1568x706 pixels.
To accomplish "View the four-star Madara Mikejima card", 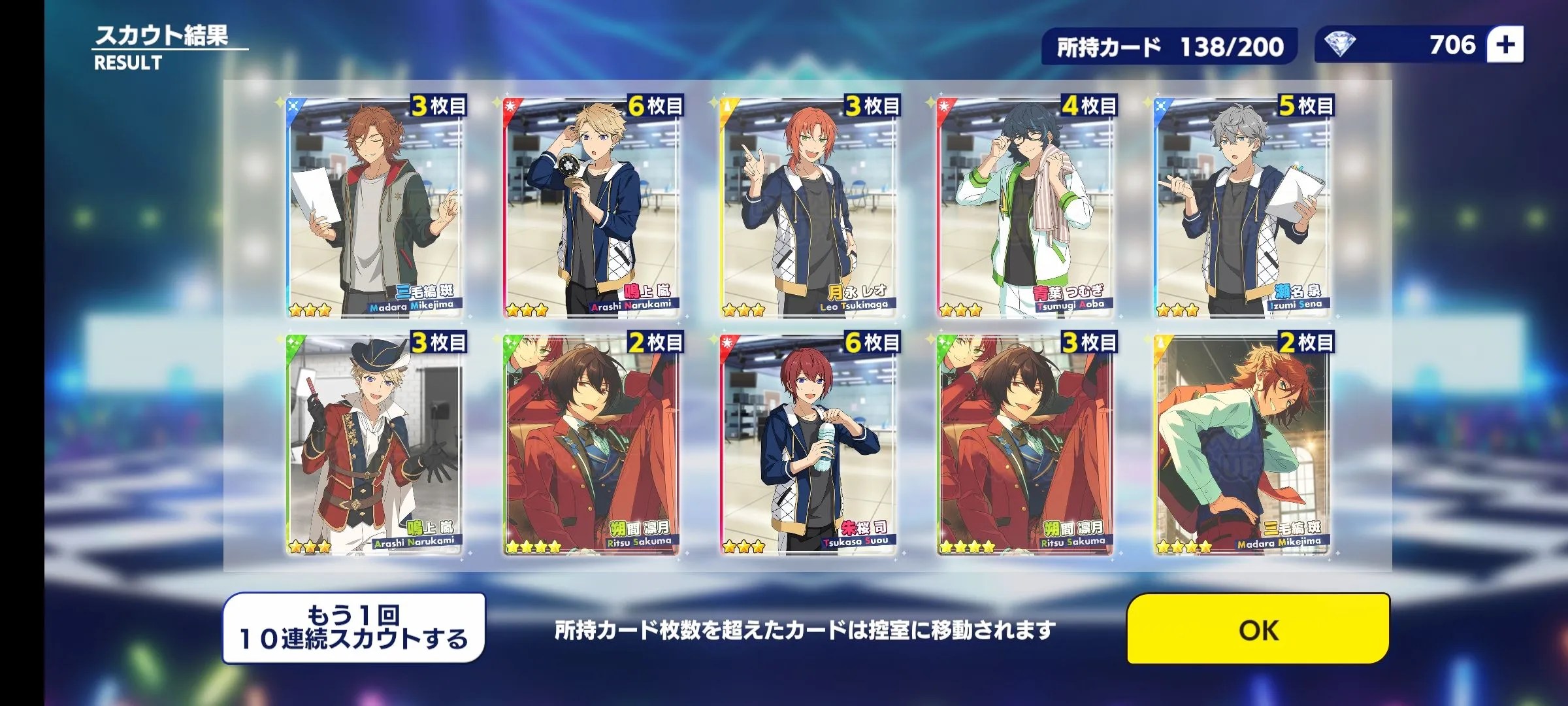I will pyautogui.click(x=1243, y=445).
